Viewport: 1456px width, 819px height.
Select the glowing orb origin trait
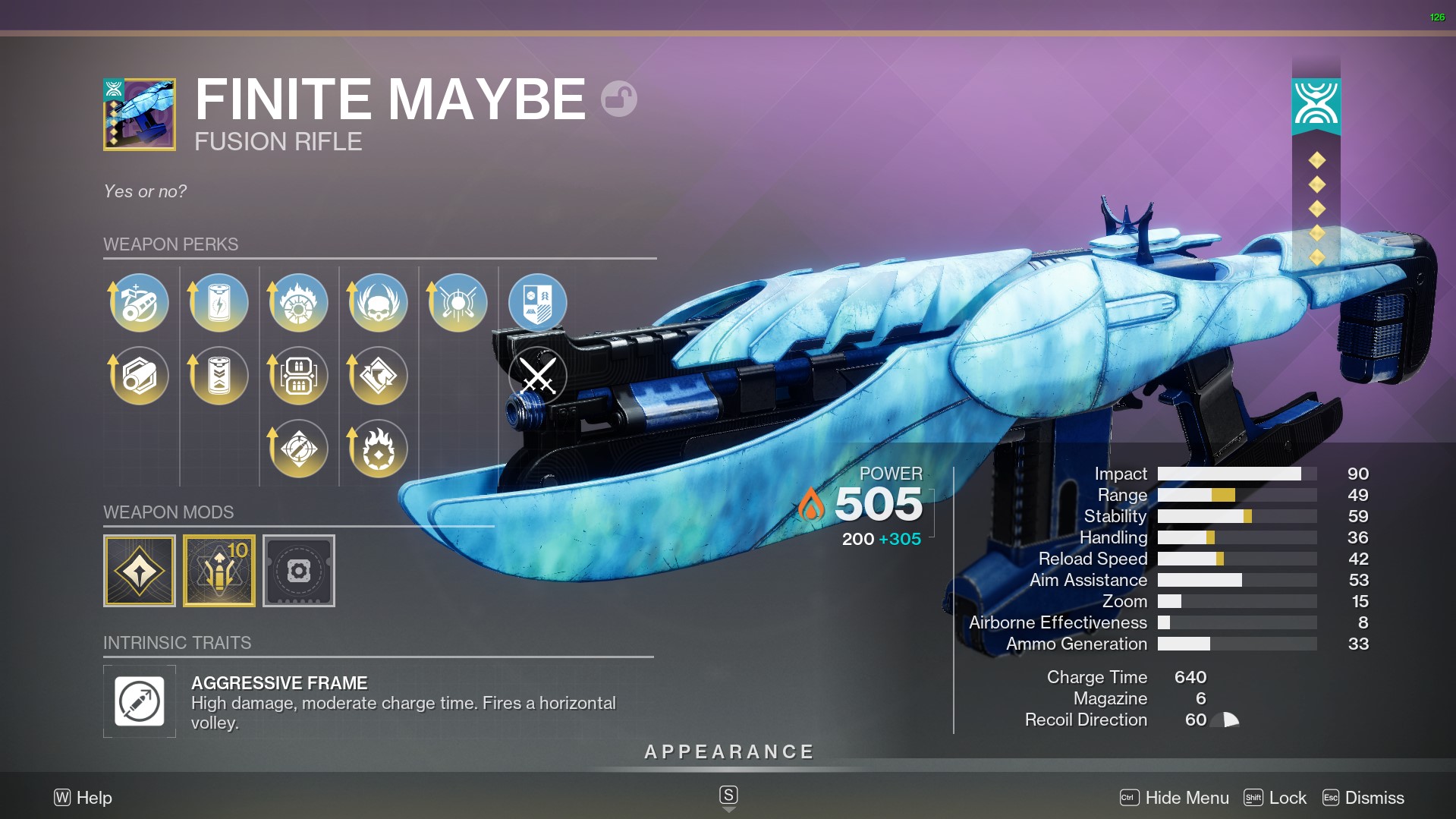(458, 303)
